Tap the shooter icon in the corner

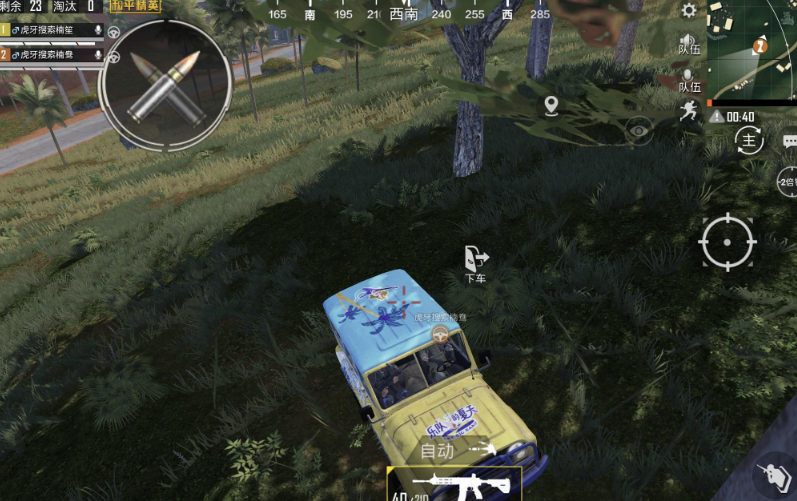coord(771,474)
